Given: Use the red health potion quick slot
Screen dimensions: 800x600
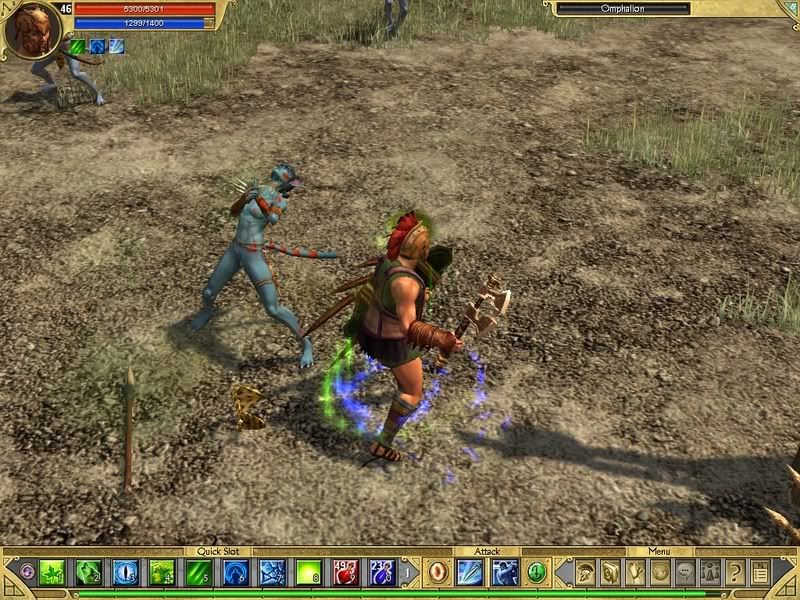Looking at the screenshot, I should click(x=346, y=572).
